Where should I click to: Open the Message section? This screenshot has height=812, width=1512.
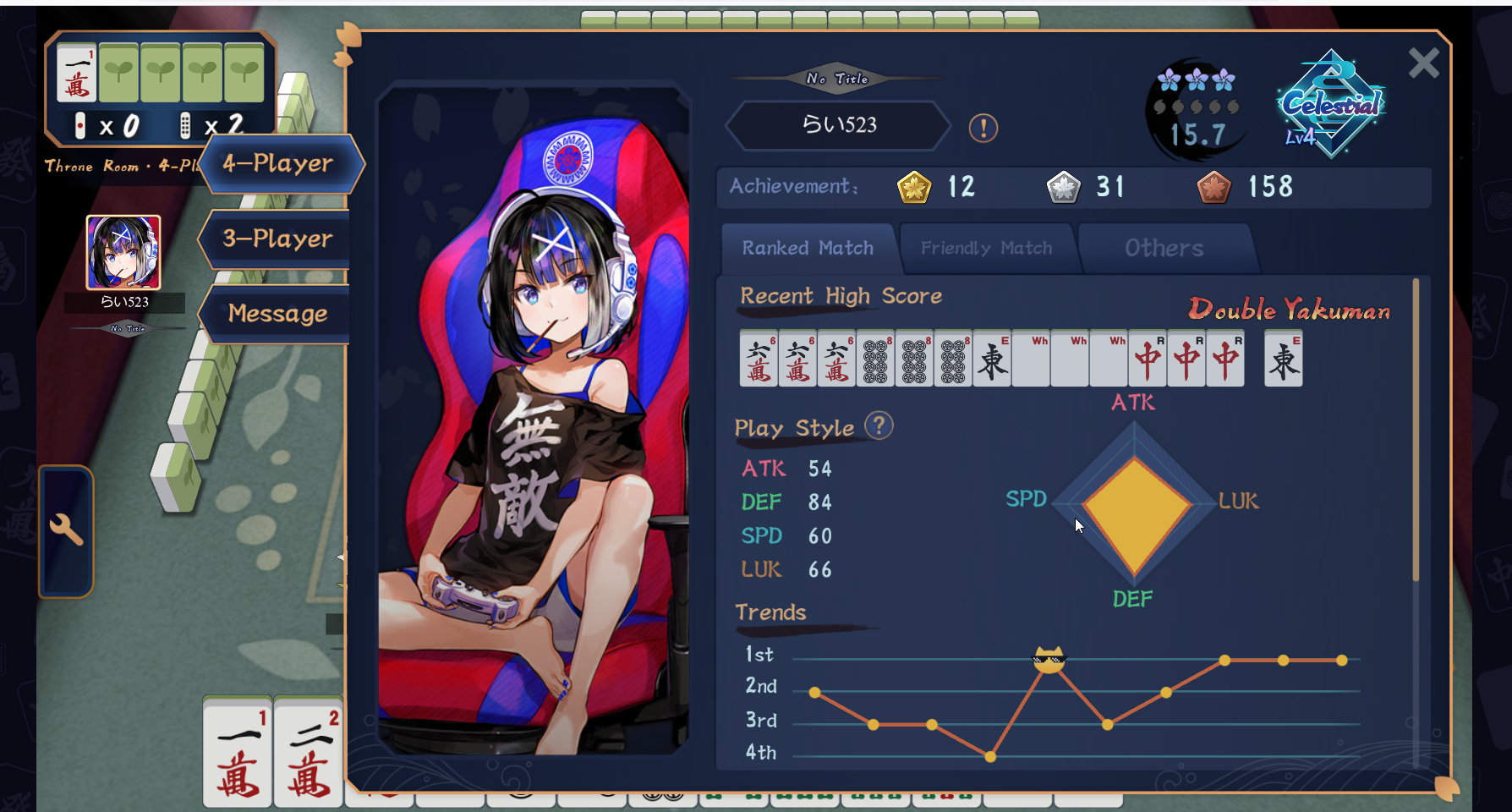tap(278, 314)
